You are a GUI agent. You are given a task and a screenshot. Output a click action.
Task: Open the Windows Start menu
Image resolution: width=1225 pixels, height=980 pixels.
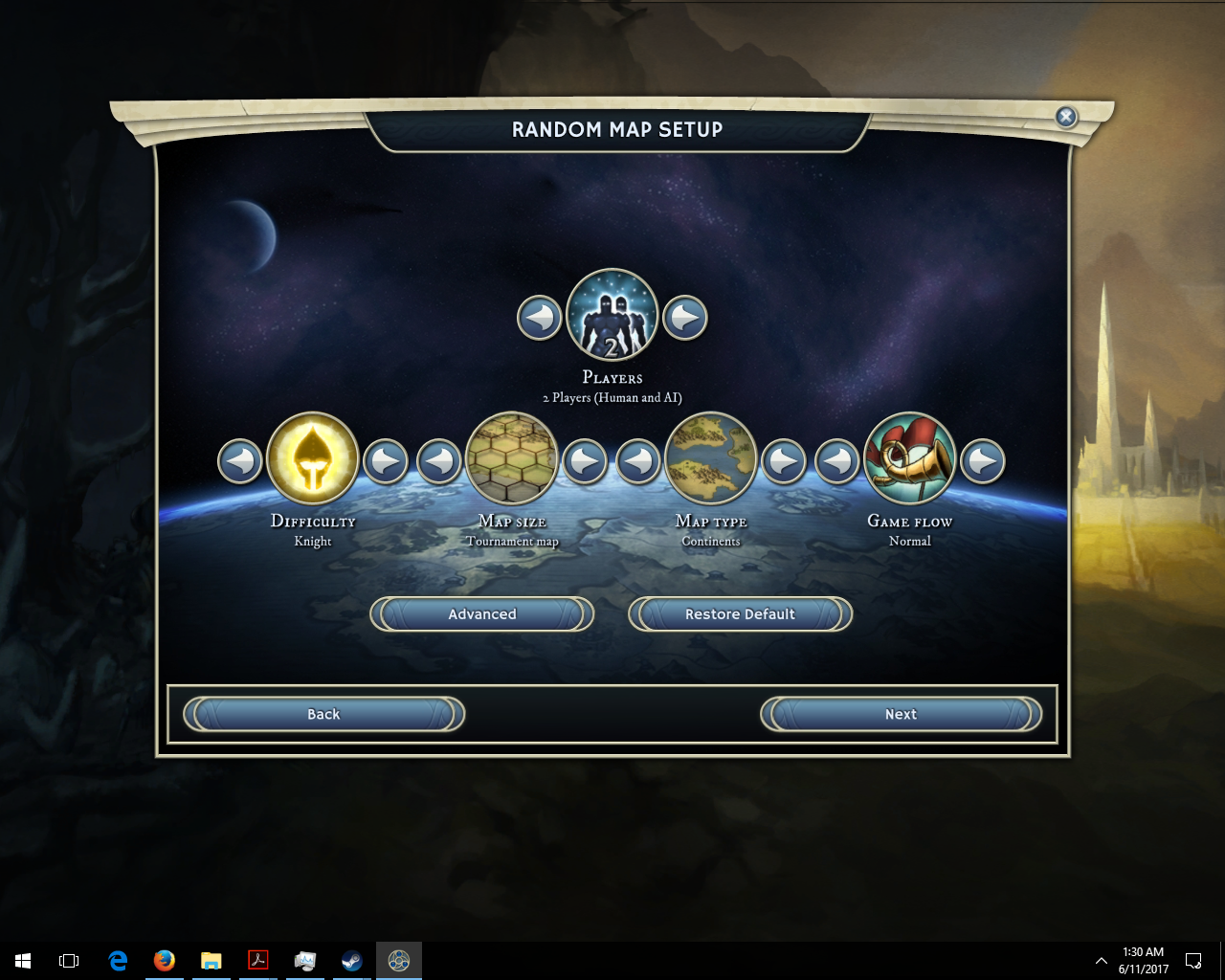tap(23, 960)
